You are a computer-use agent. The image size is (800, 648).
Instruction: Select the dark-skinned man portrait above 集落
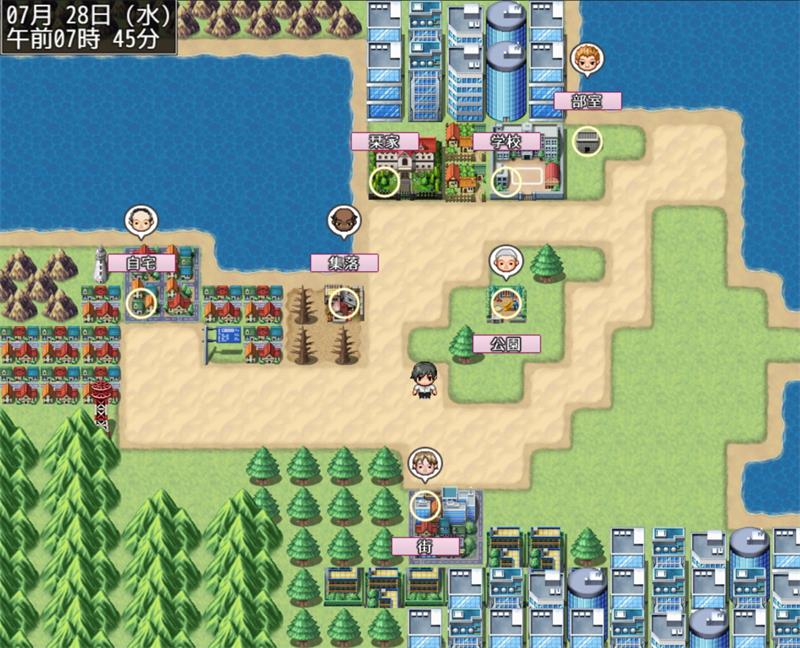click(x=344, y=221)
